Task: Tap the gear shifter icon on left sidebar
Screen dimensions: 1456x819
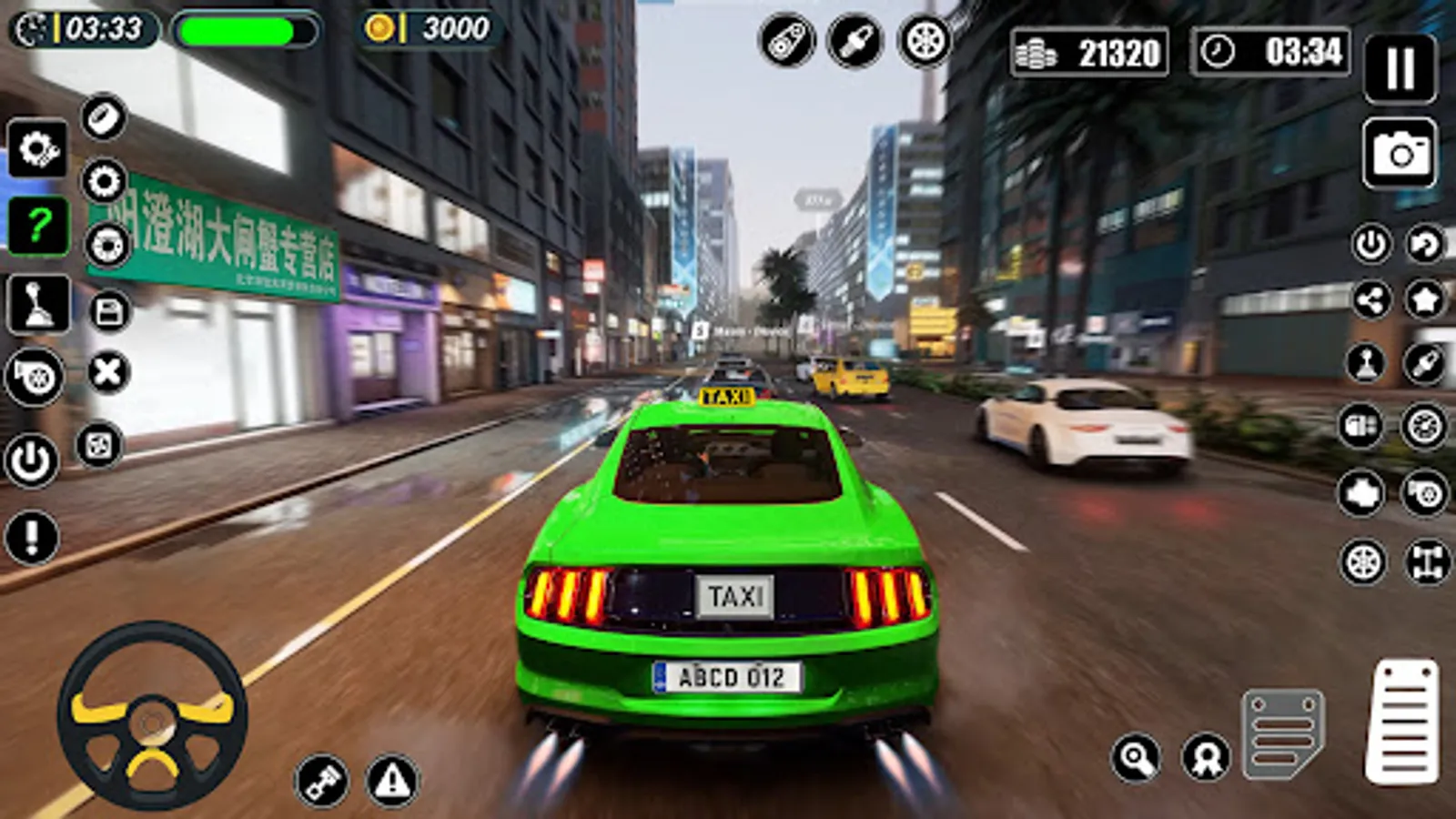Action: coord(37,304)
